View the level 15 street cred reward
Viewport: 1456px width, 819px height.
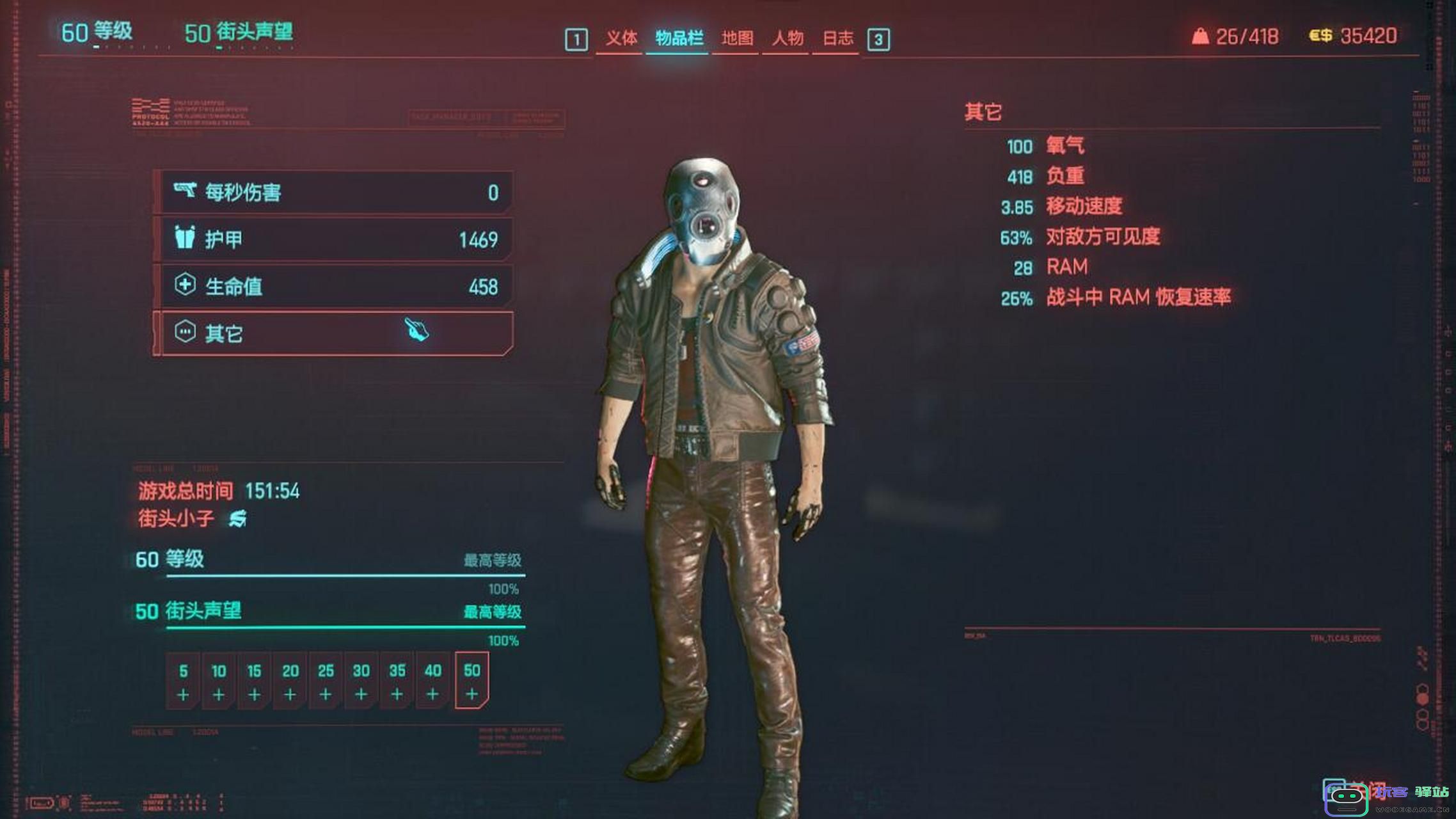(x=254, y=681)
